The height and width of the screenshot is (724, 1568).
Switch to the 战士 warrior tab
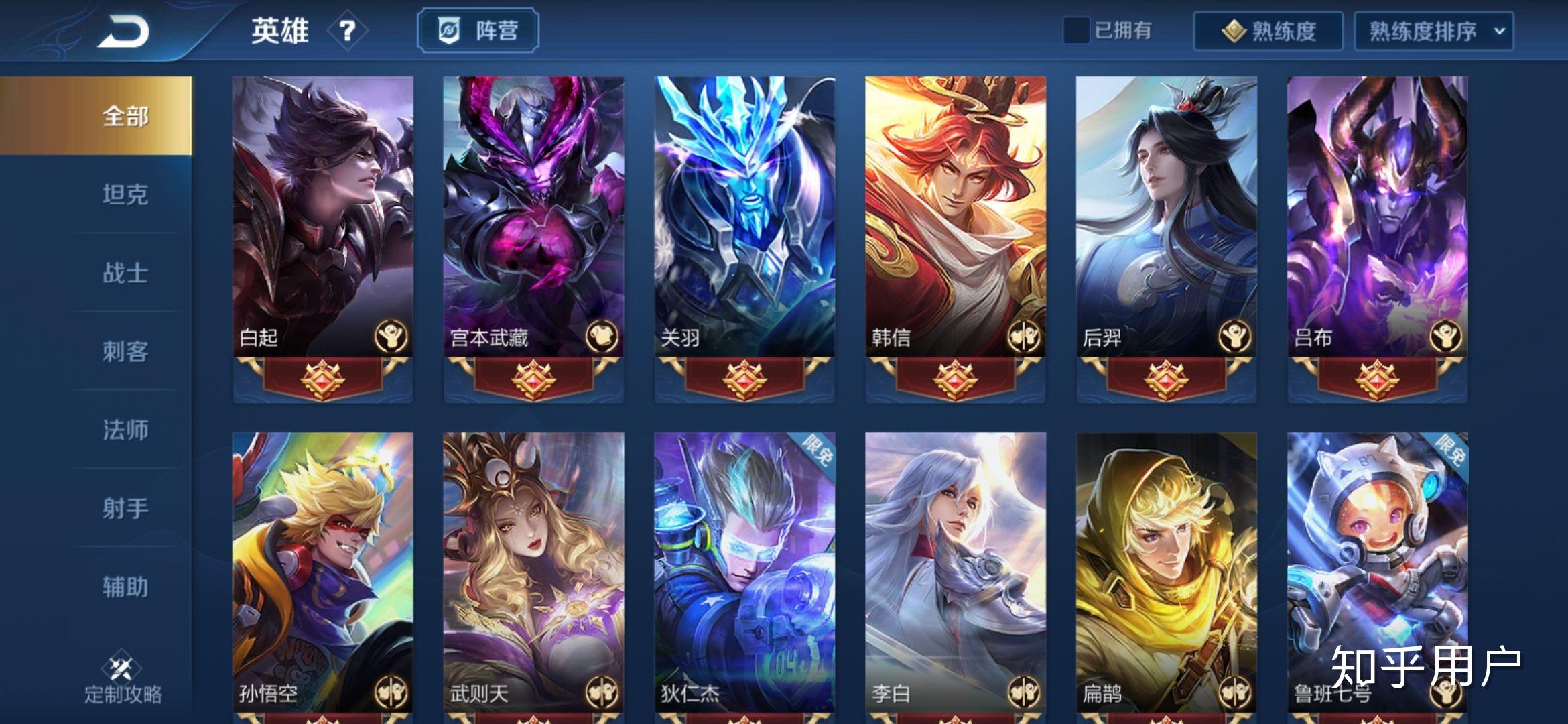[125, 273]
